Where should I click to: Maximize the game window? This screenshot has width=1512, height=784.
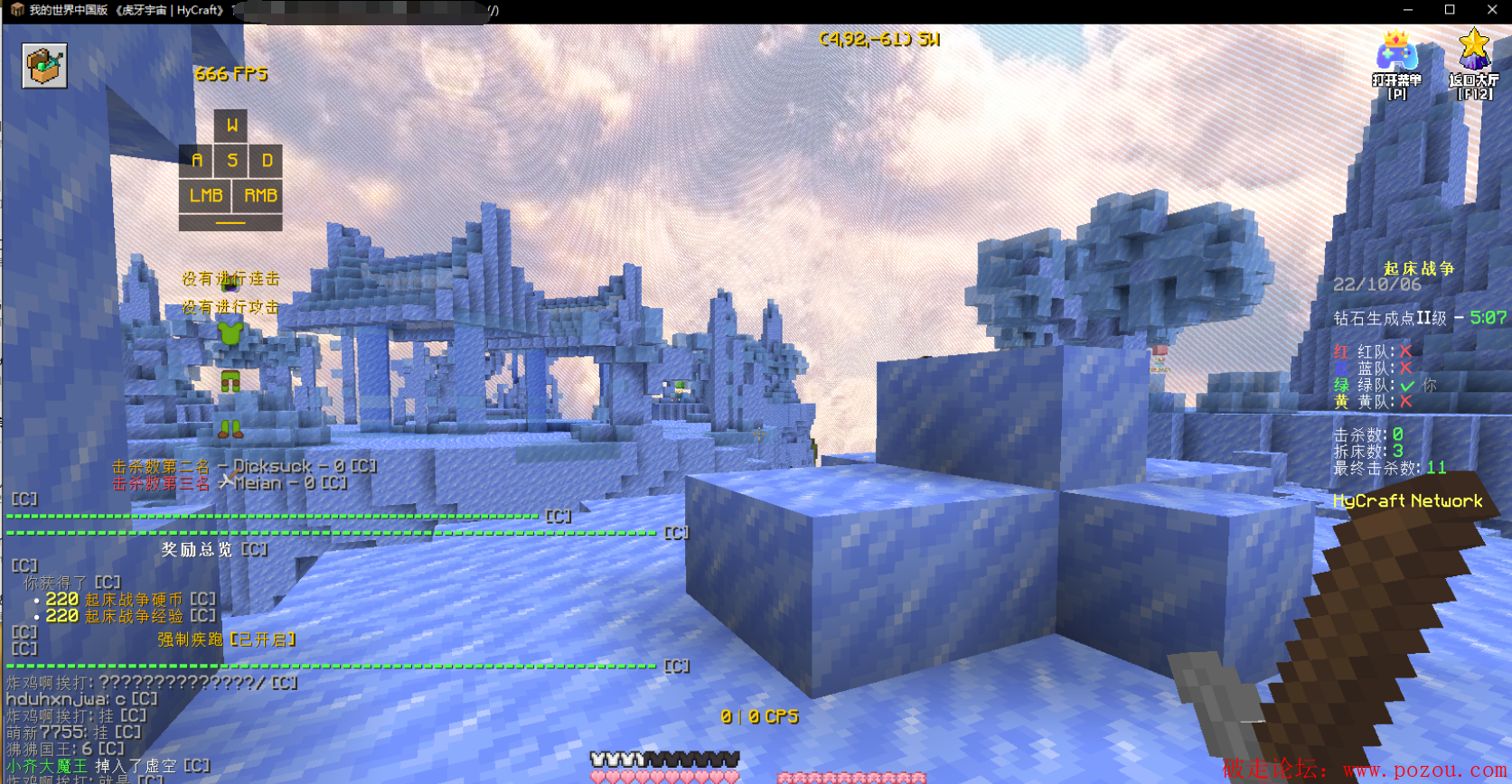1450,10
